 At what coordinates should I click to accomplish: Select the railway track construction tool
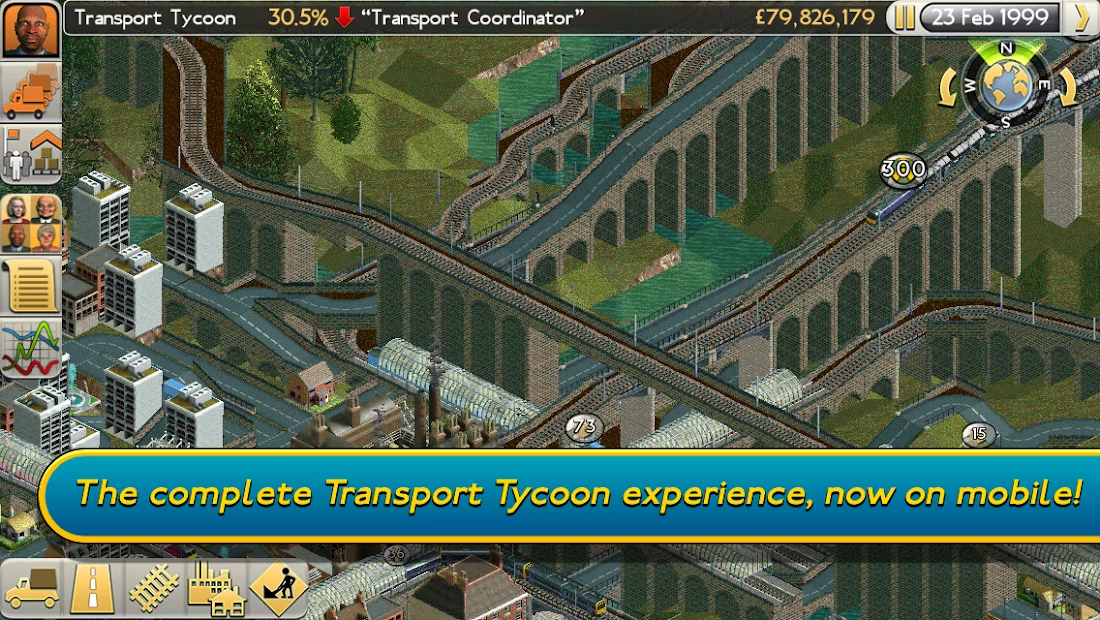click(154, 589)
